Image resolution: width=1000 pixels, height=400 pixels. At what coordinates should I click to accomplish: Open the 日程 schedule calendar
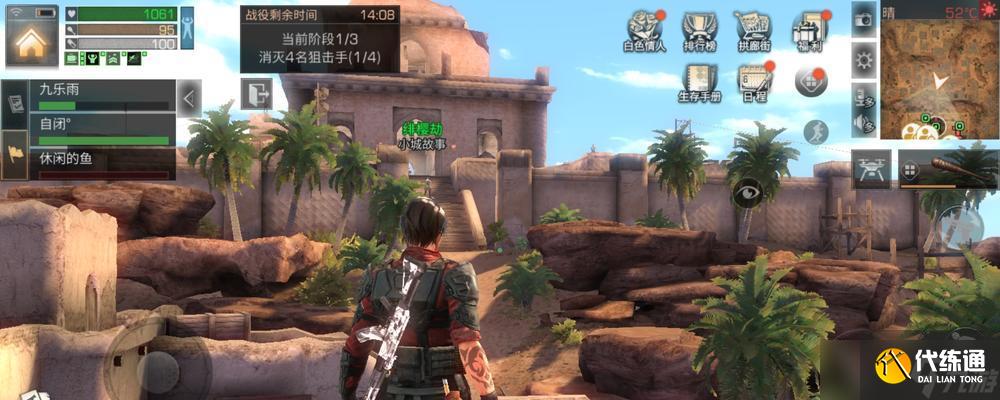(x=754, y=82)
